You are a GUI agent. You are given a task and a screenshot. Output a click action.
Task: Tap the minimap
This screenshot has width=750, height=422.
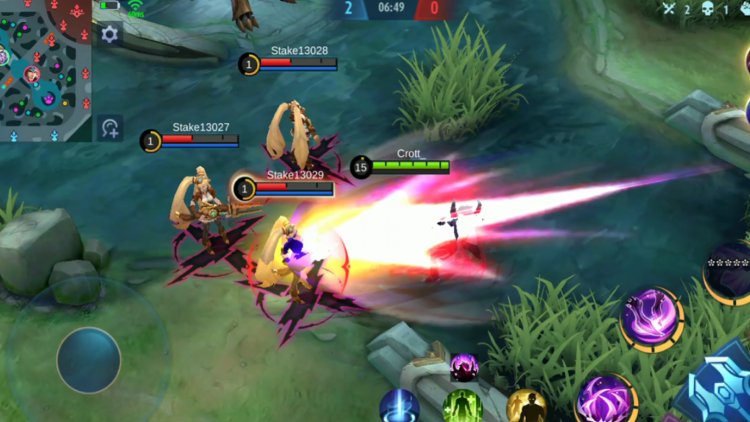pyautogui.click(x=45, y=70)
